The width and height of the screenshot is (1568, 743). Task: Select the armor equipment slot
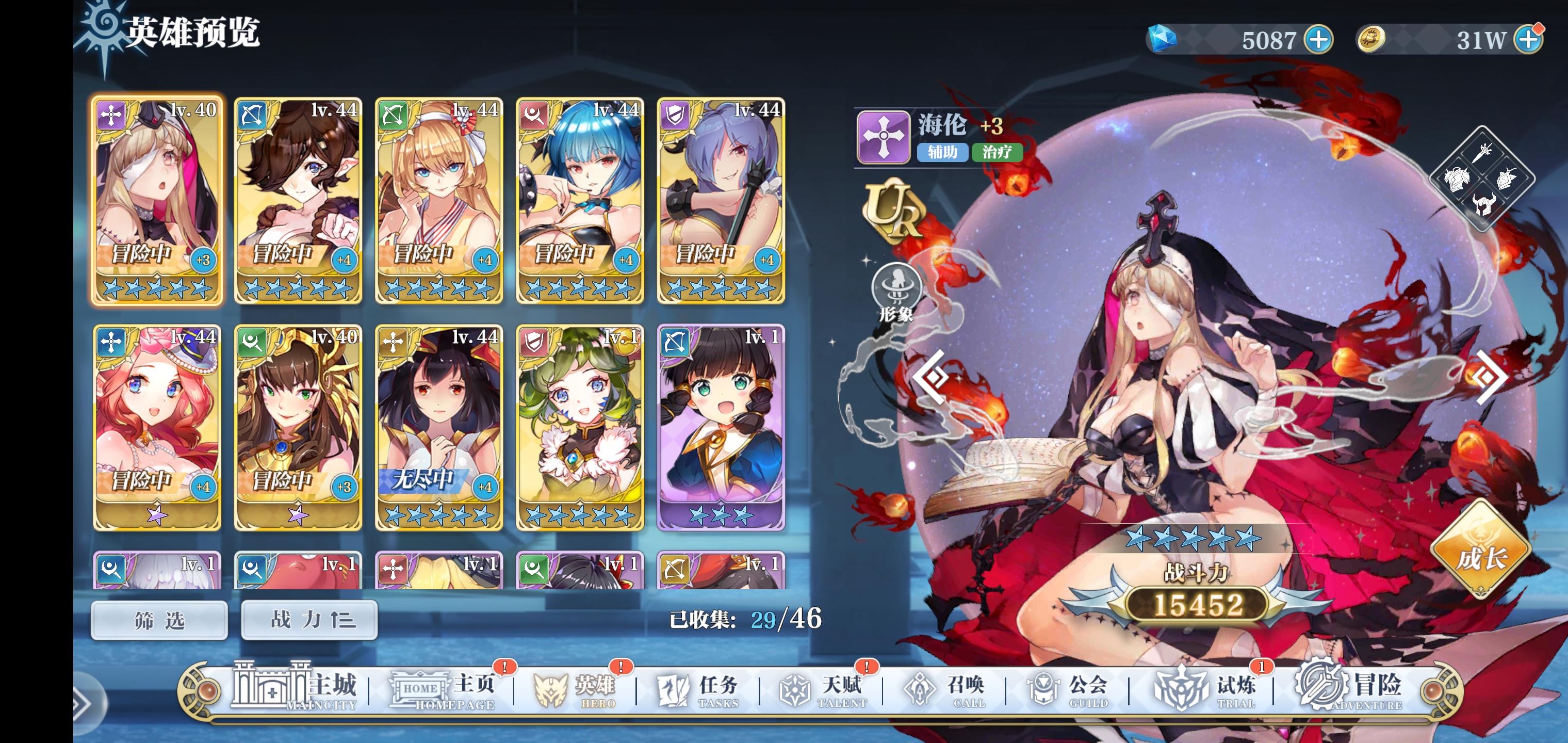1458,180
